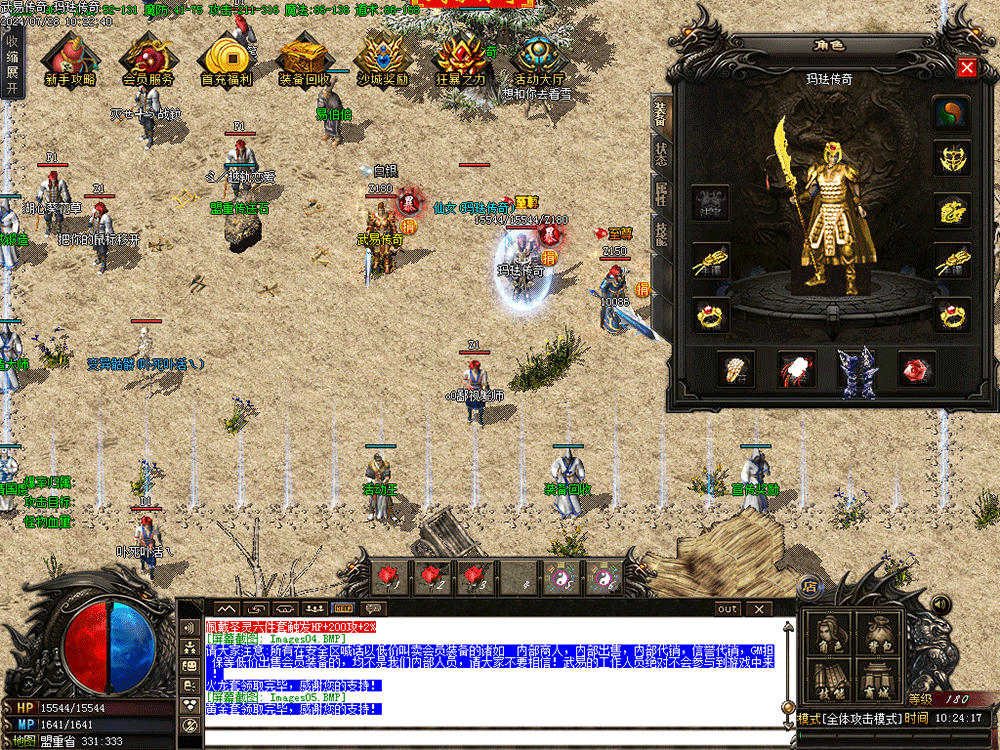This screenshot has height=750, width=1000.
Task: Claim the 首充福利 first-recharge bonus
Action: (226, 60)
